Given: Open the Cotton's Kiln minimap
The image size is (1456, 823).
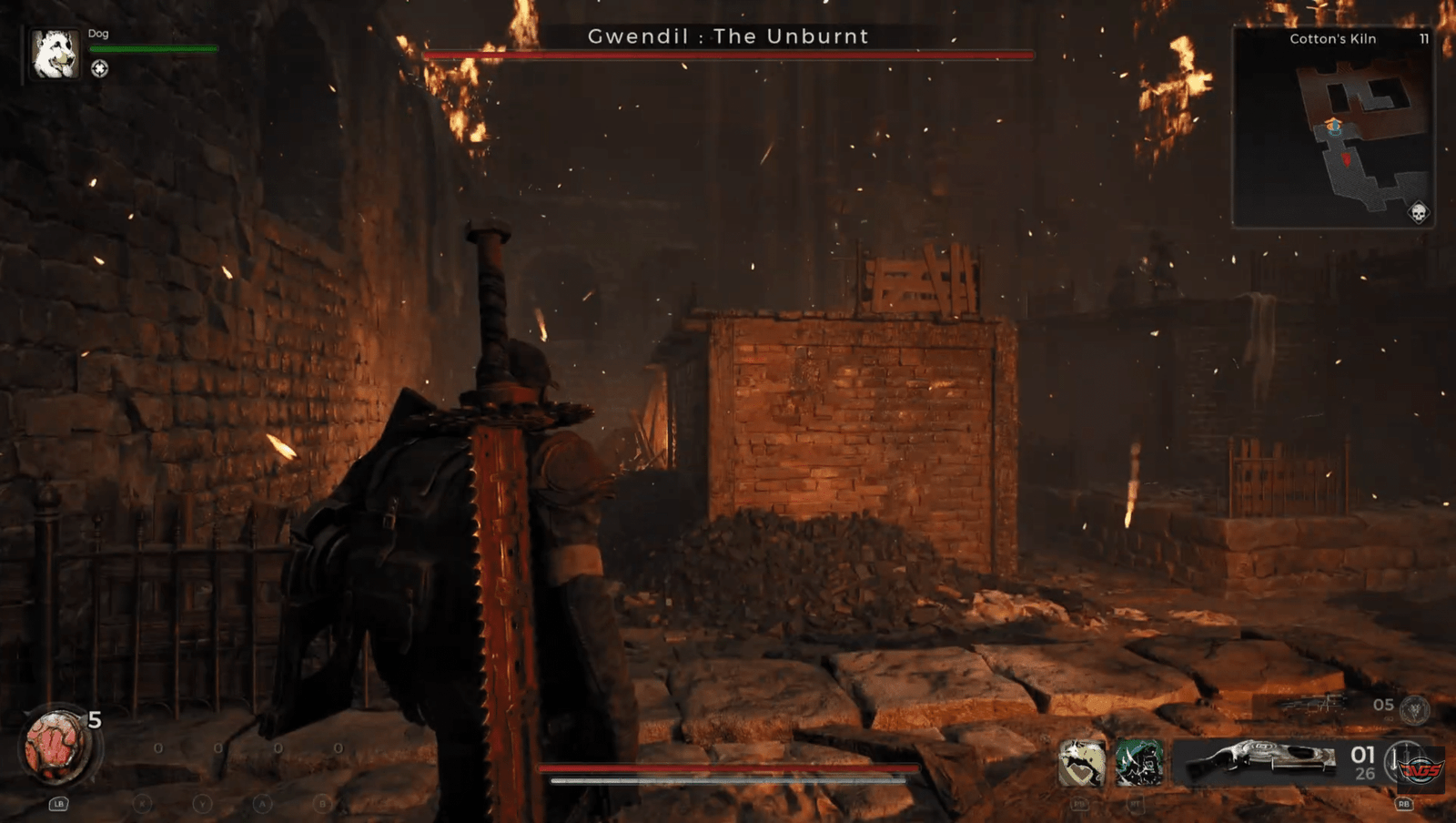Looking at the screenshot, I should (1333, 127).
